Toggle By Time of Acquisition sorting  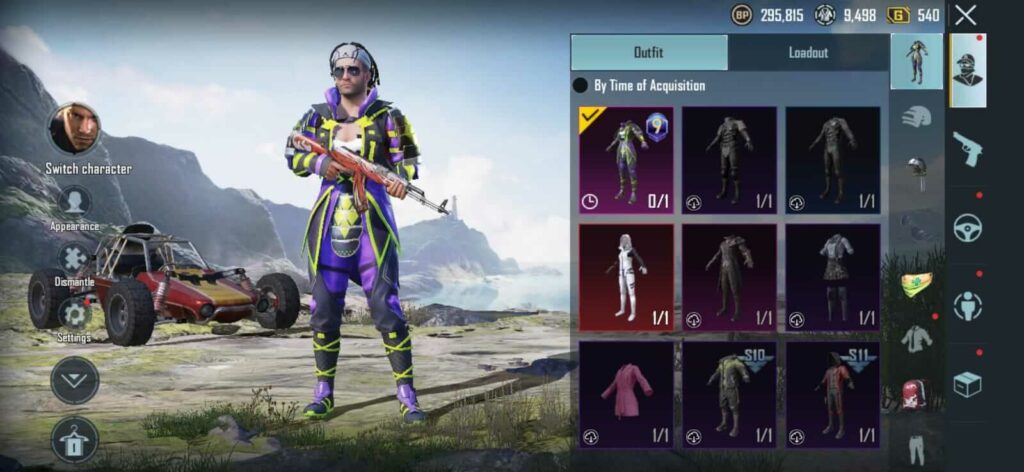580,86
